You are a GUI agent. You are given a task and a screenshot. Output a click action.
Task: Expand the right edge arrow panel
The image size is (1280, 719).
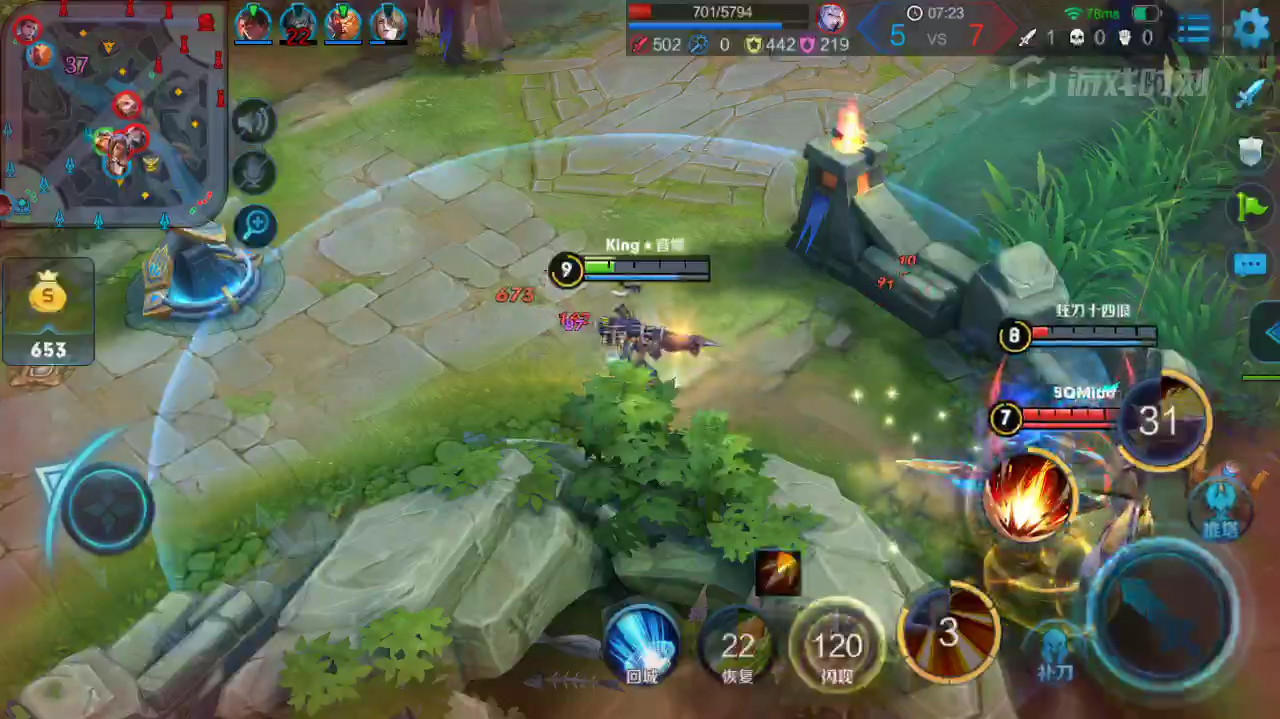pos(1267,333)
